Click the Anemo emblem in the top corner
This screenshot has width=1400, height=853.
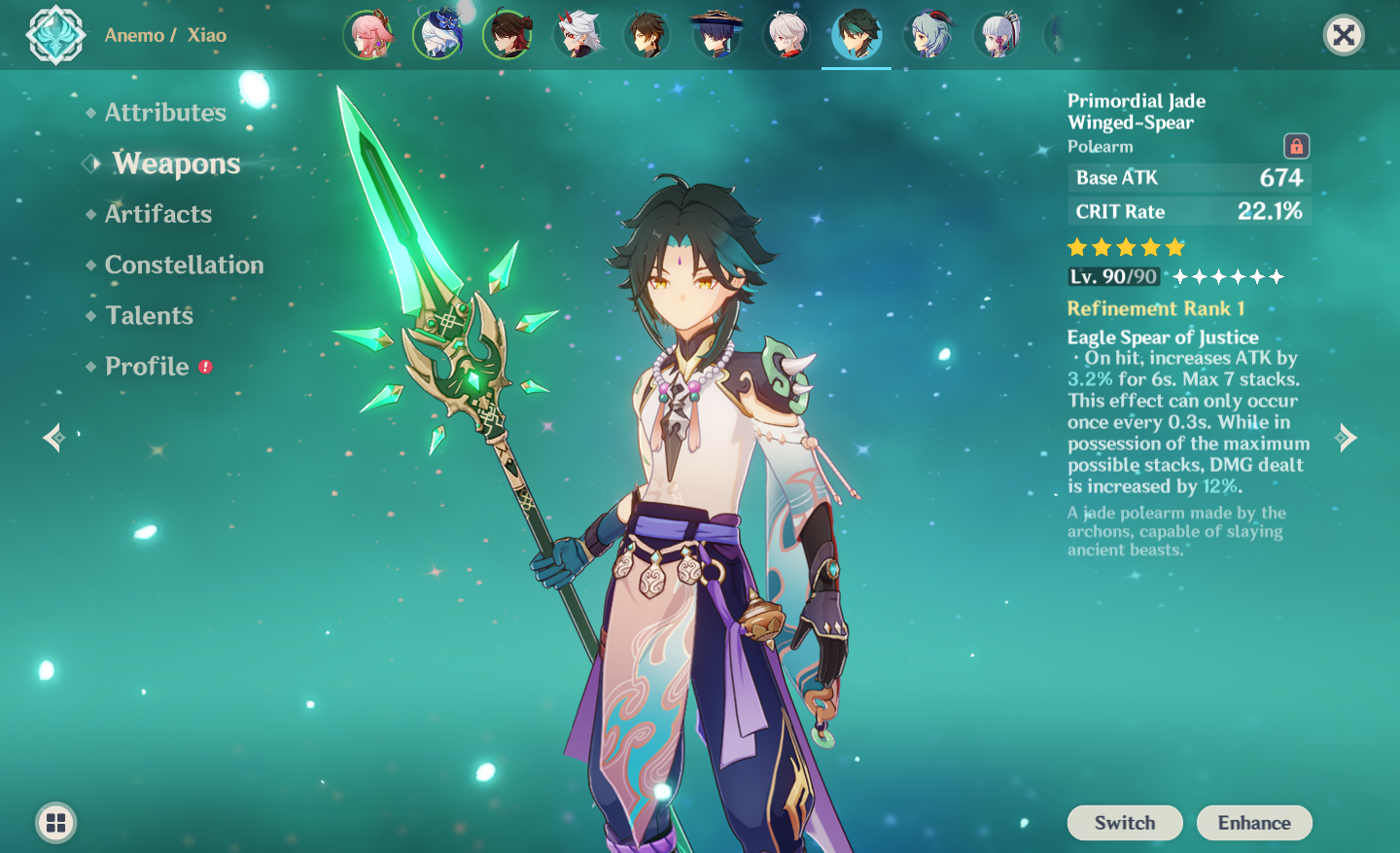(x=55, y=35)
